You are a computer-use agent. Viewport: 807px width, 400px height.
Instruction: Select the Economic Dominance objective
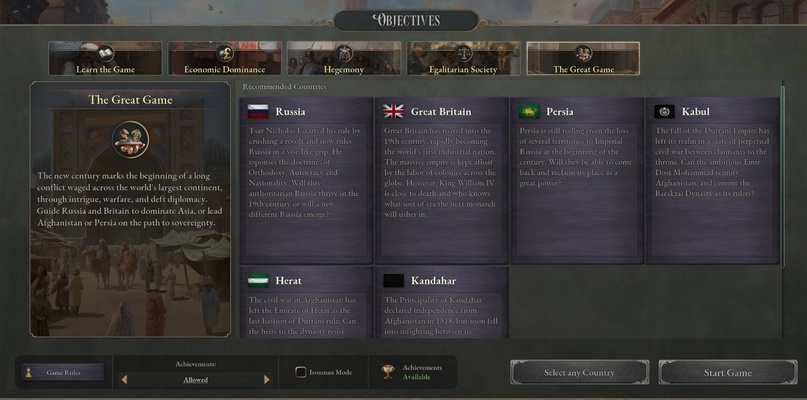[224, 59]
